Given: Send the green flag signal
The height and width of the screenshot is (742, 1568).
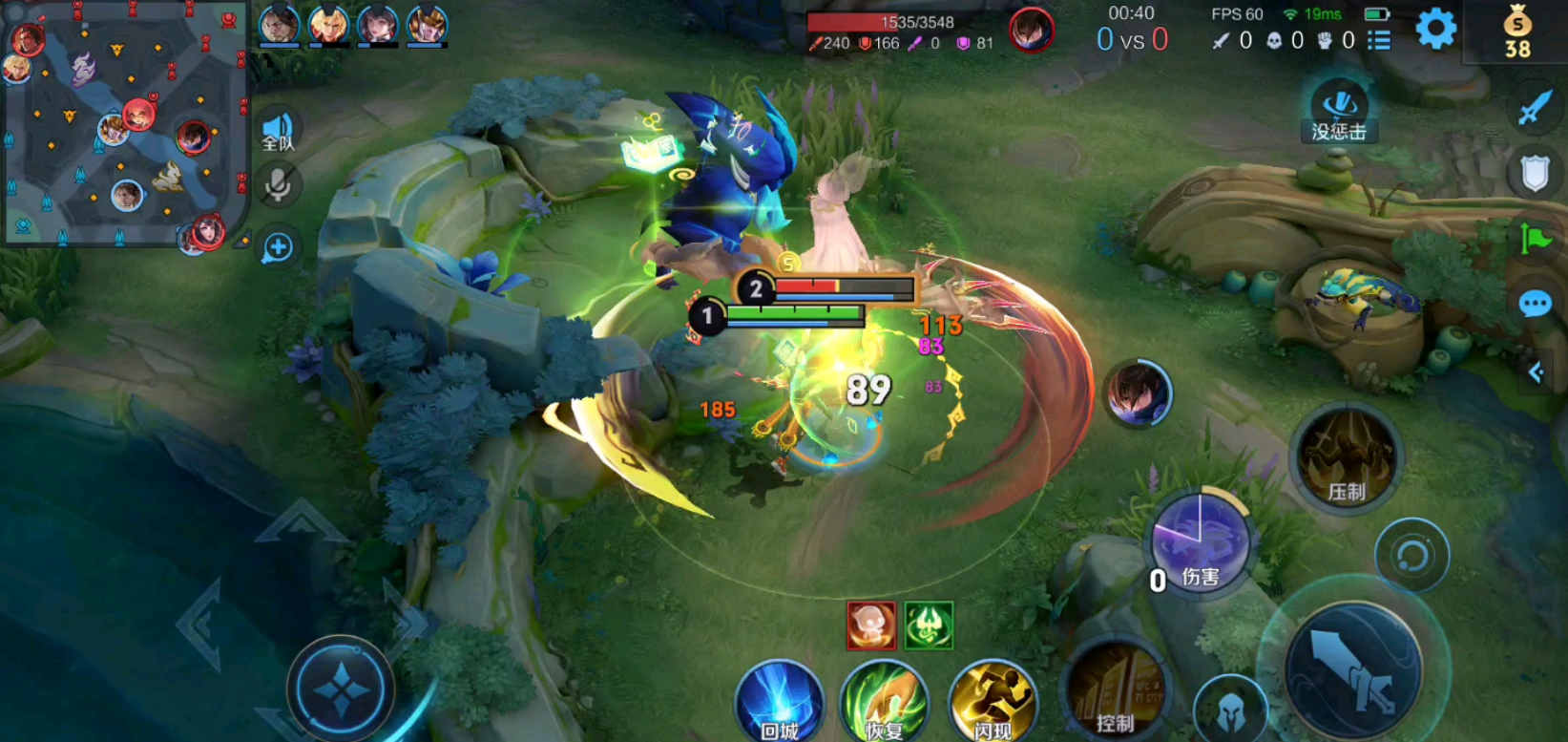Looking at the screenshot, I should tap(1535, 239).
